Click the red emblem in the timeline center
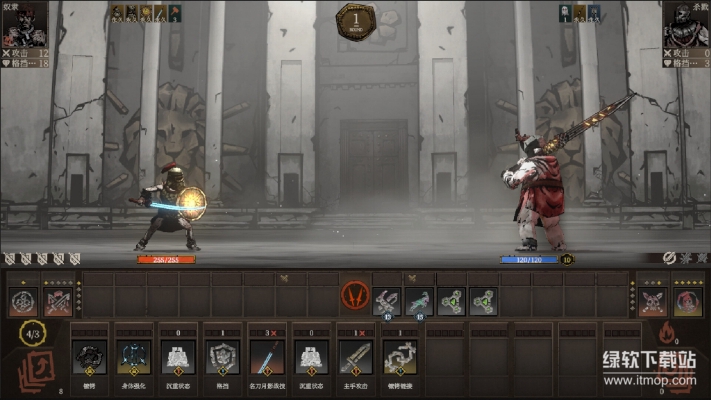The image size is (711, 400). click(355, 296)
